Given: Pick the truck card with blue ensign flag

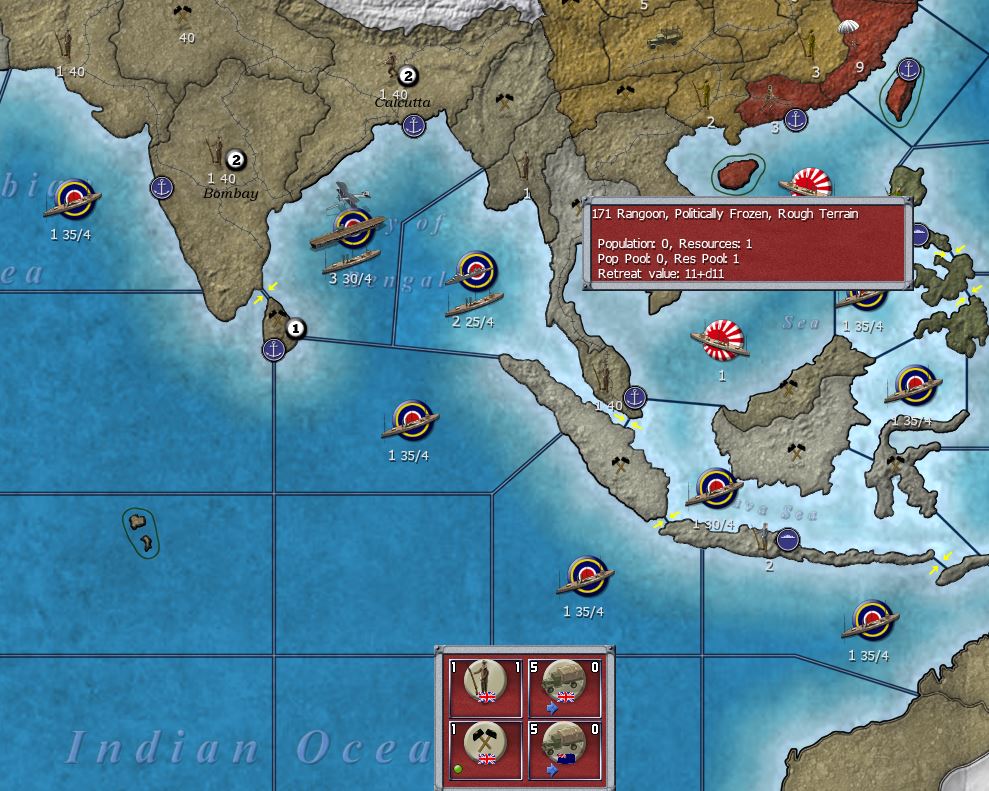Looking at the screenshot, I should tap(563, 746).
